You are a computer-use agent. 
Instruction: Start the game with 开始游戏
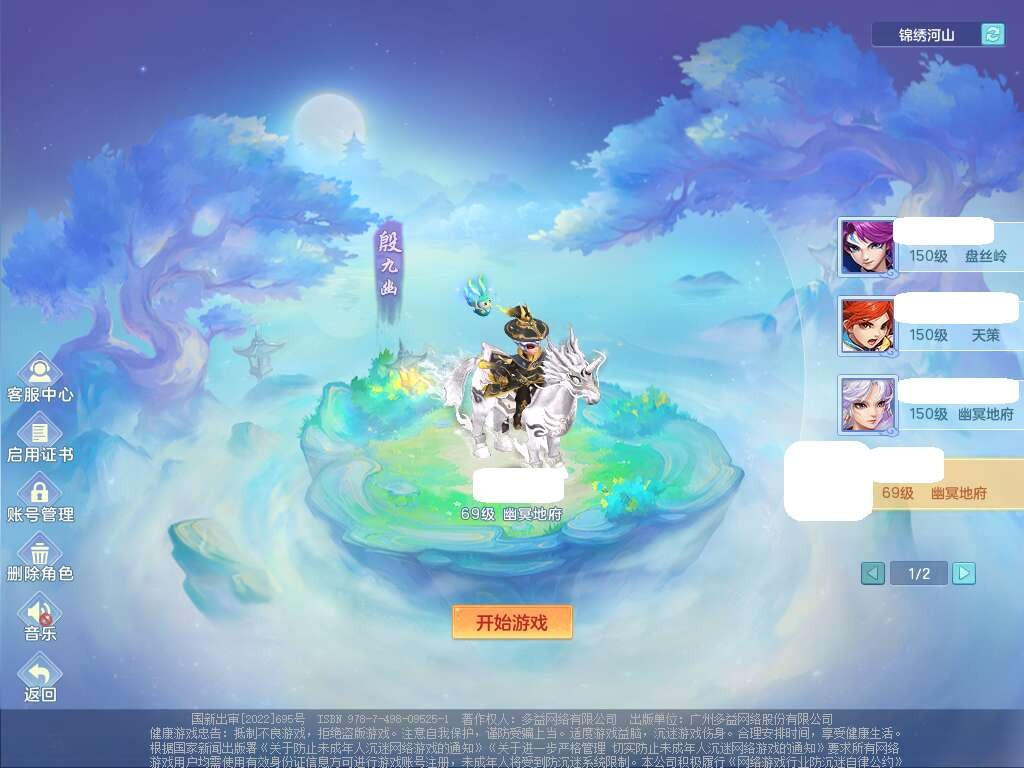coord(512,622)
